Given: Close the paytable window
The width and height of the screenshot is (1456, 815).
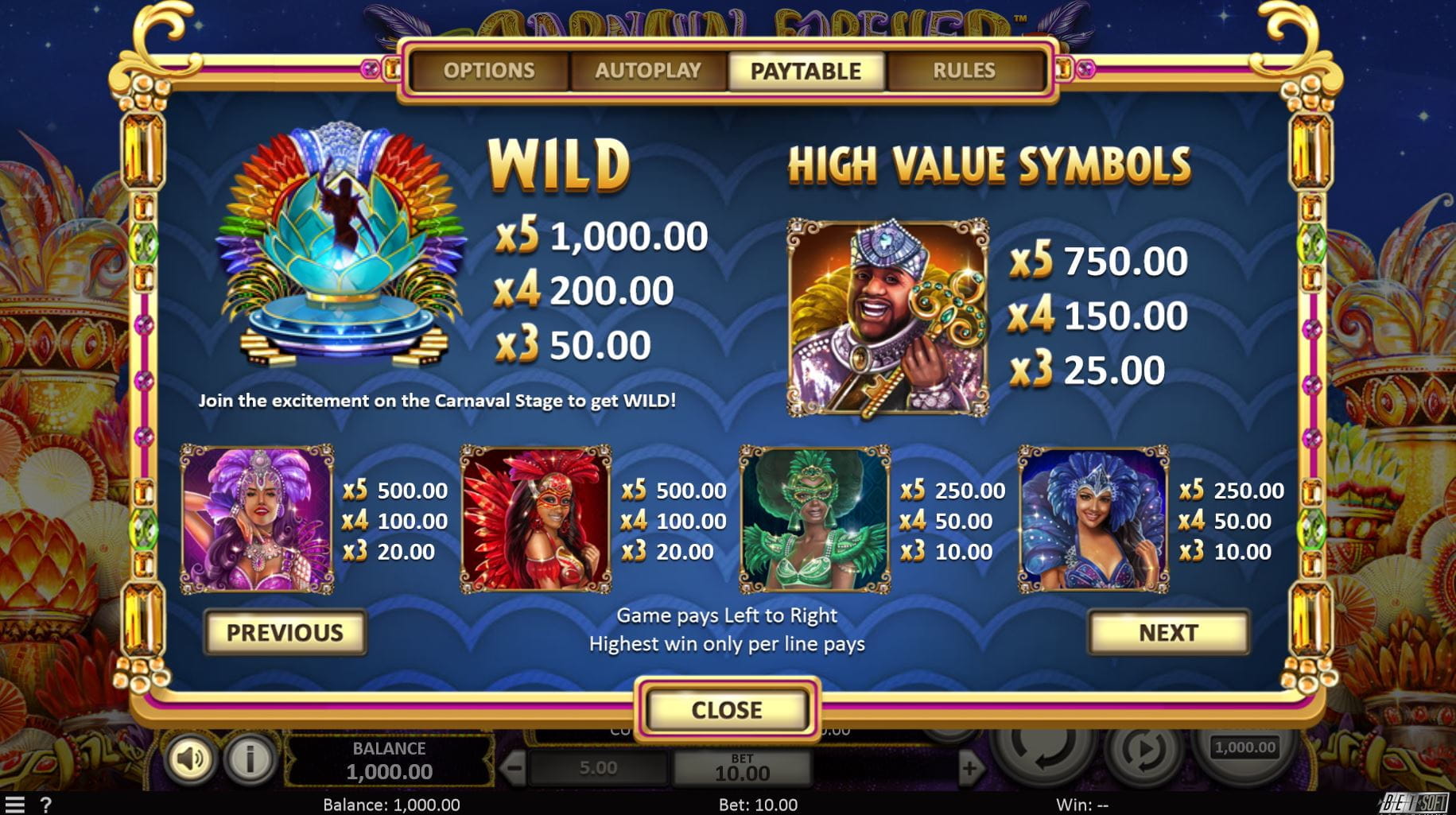Looking at the screenshot, I should [x=727, y=709].
